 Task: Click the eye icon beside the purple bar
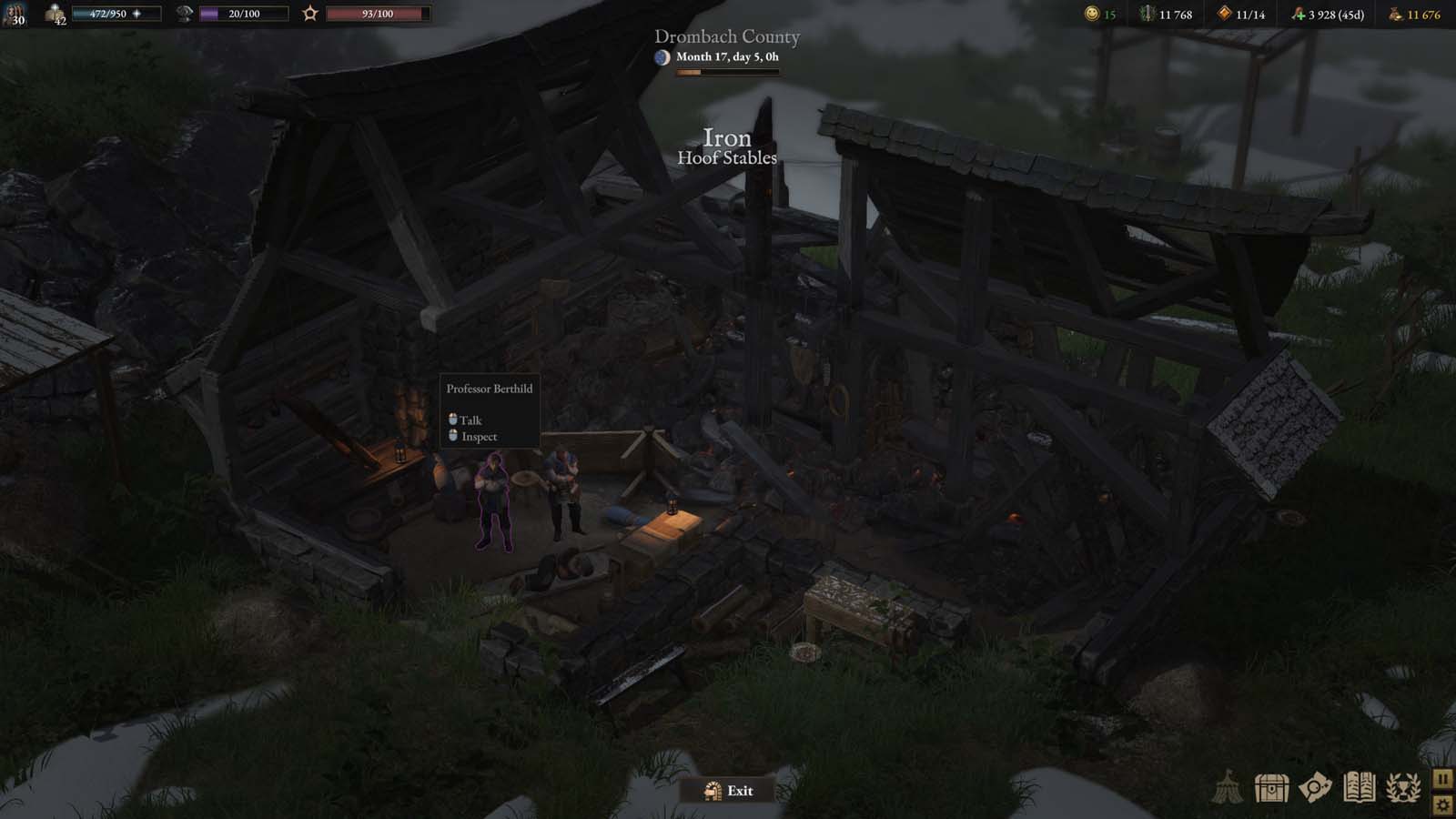tap(183, 14)
